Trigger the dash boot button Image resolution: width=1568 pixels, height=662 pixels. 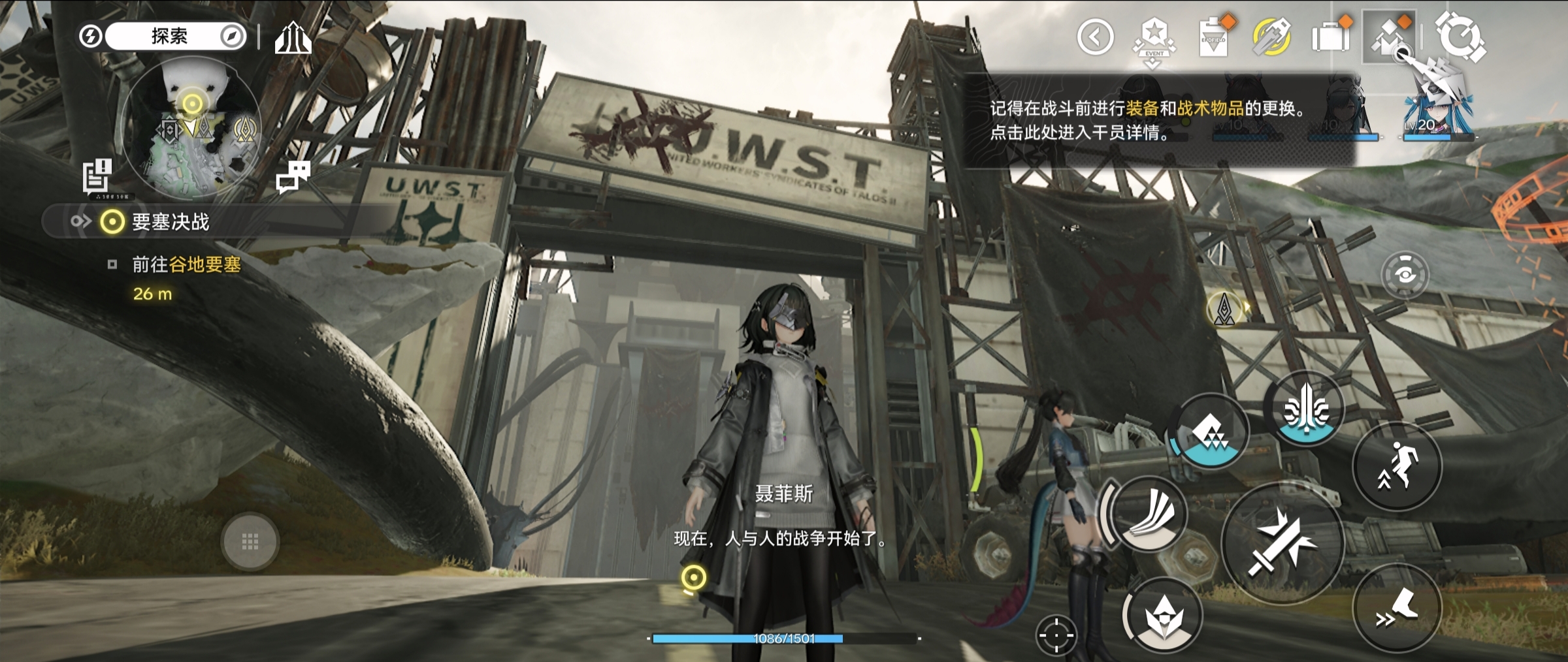point(1397,608)
